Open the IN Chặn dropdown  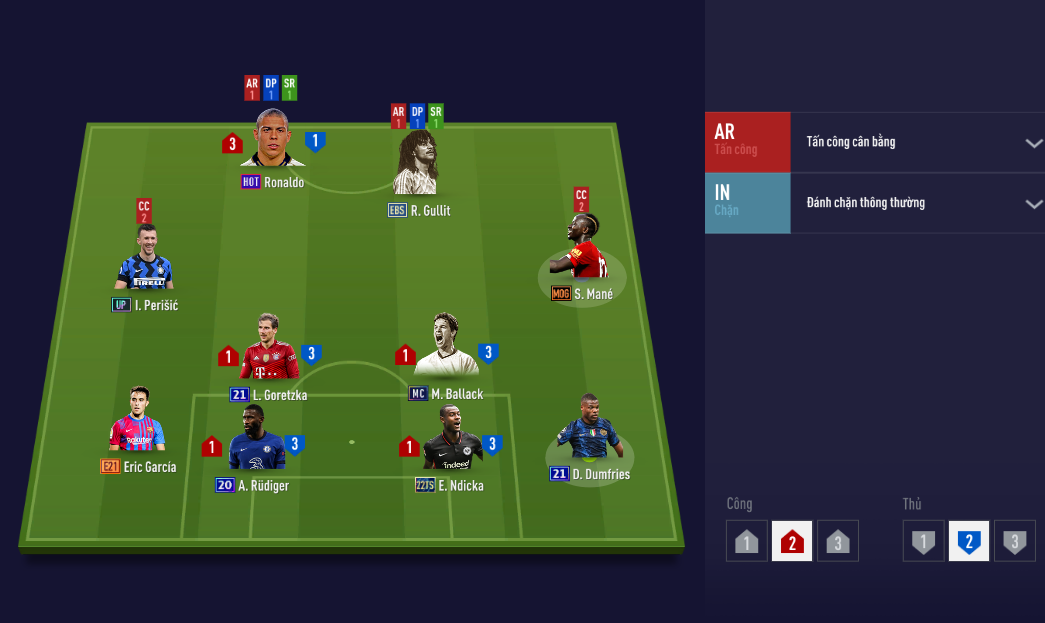click(1033, 204)
